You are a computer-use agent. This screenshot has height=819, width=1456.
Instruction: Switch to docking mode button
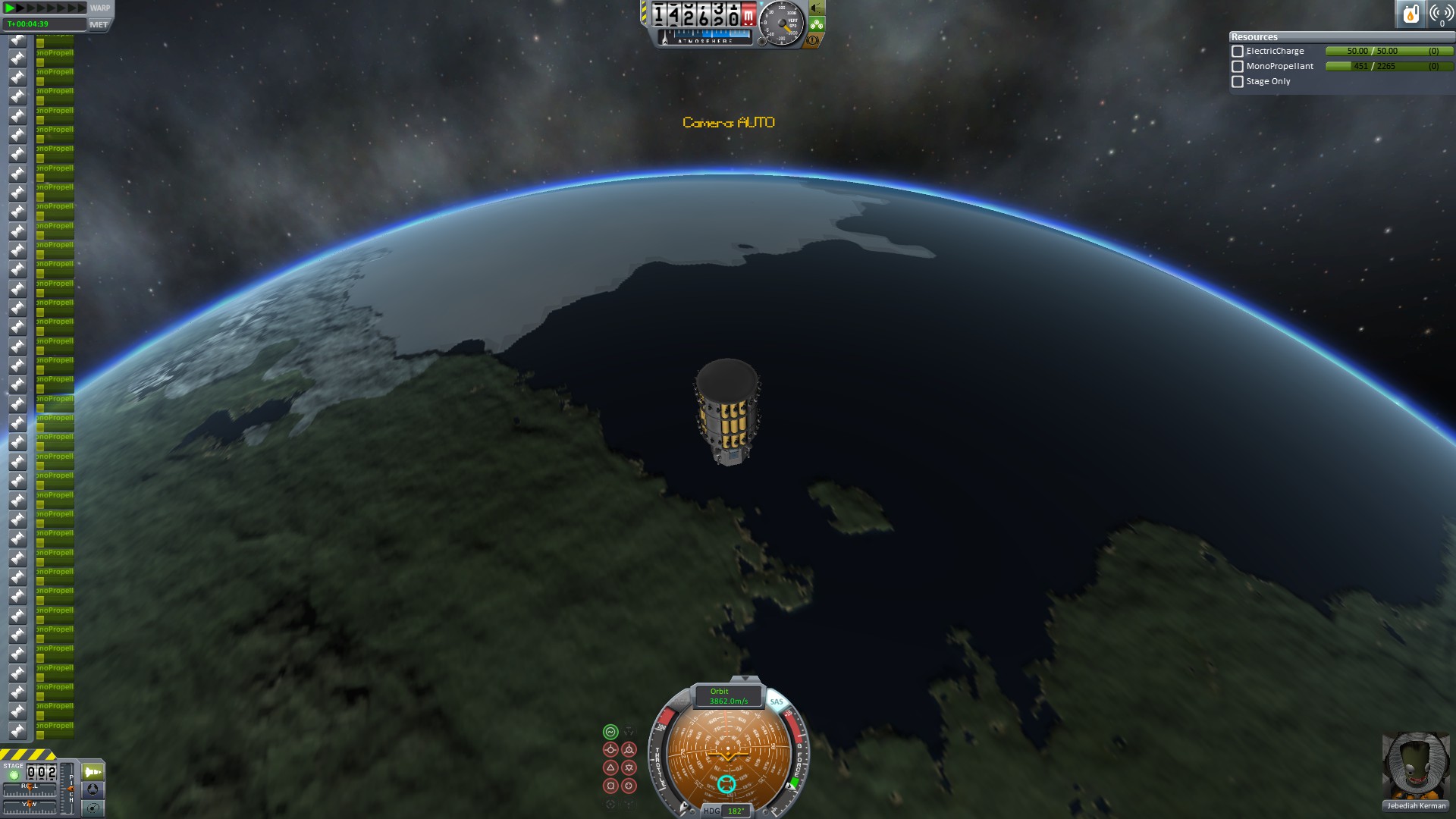[x=93, y=789]
